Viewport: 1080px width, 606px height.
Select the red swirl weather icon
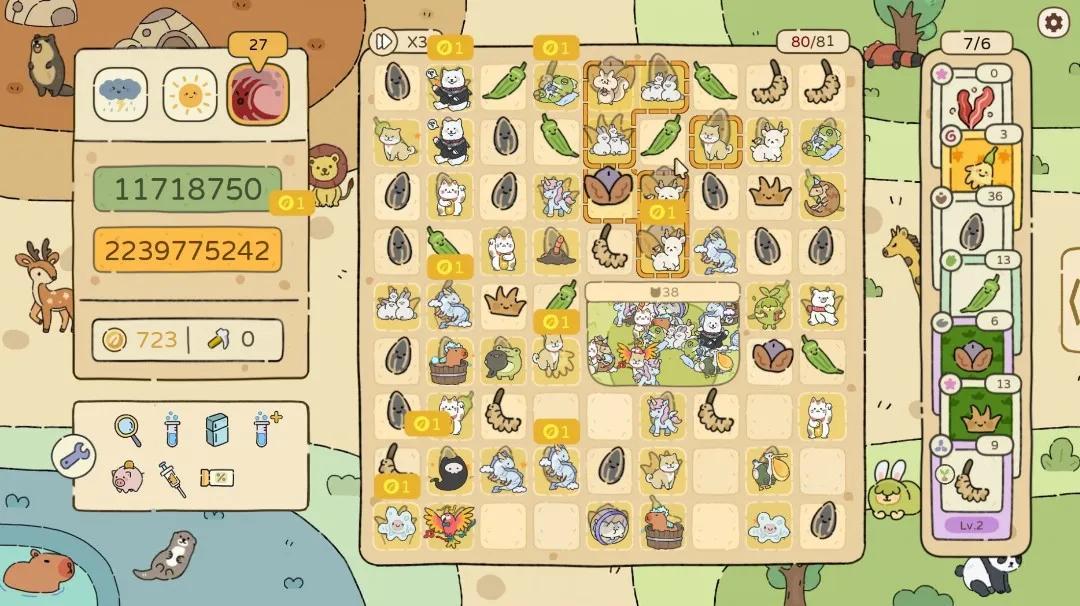point(257,94)
